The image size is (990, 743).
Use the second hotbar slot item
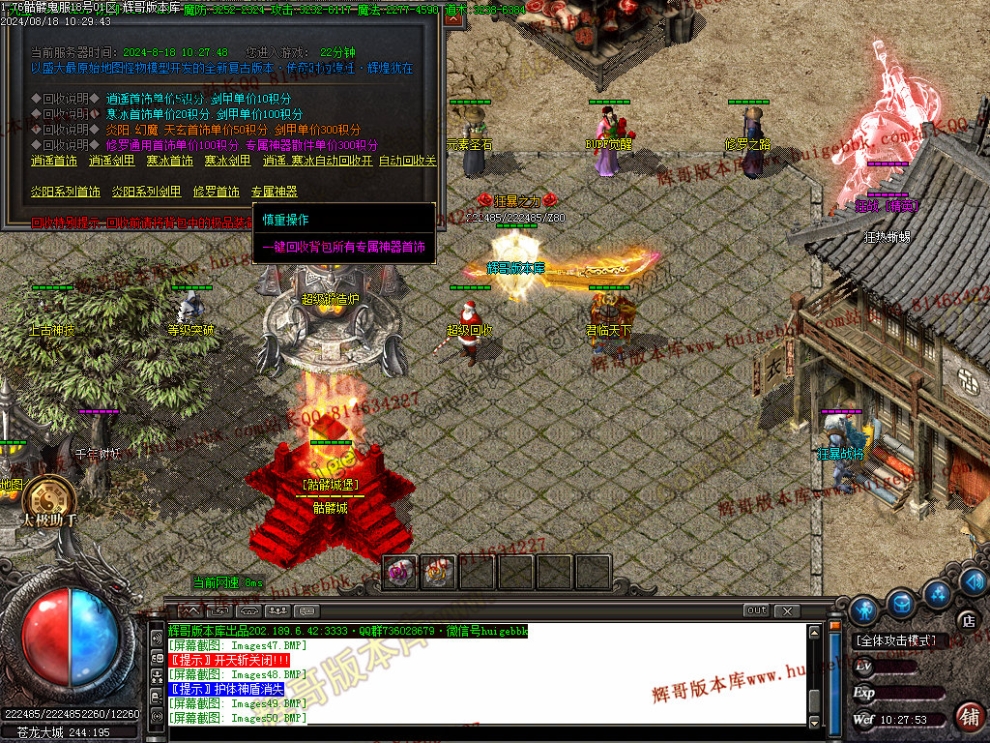(x=438, y=572)
